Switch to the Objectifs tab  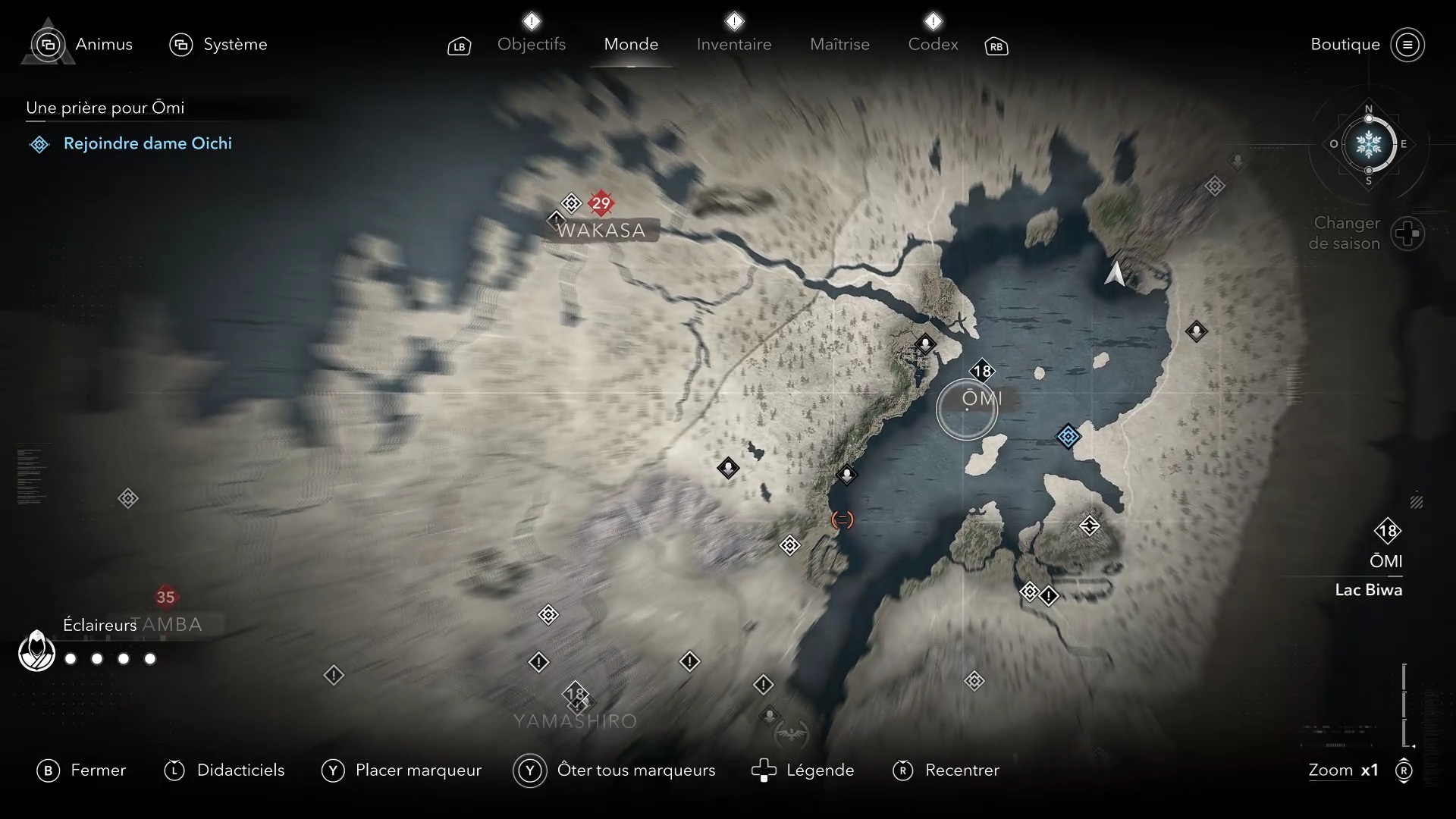pos(531,44)
